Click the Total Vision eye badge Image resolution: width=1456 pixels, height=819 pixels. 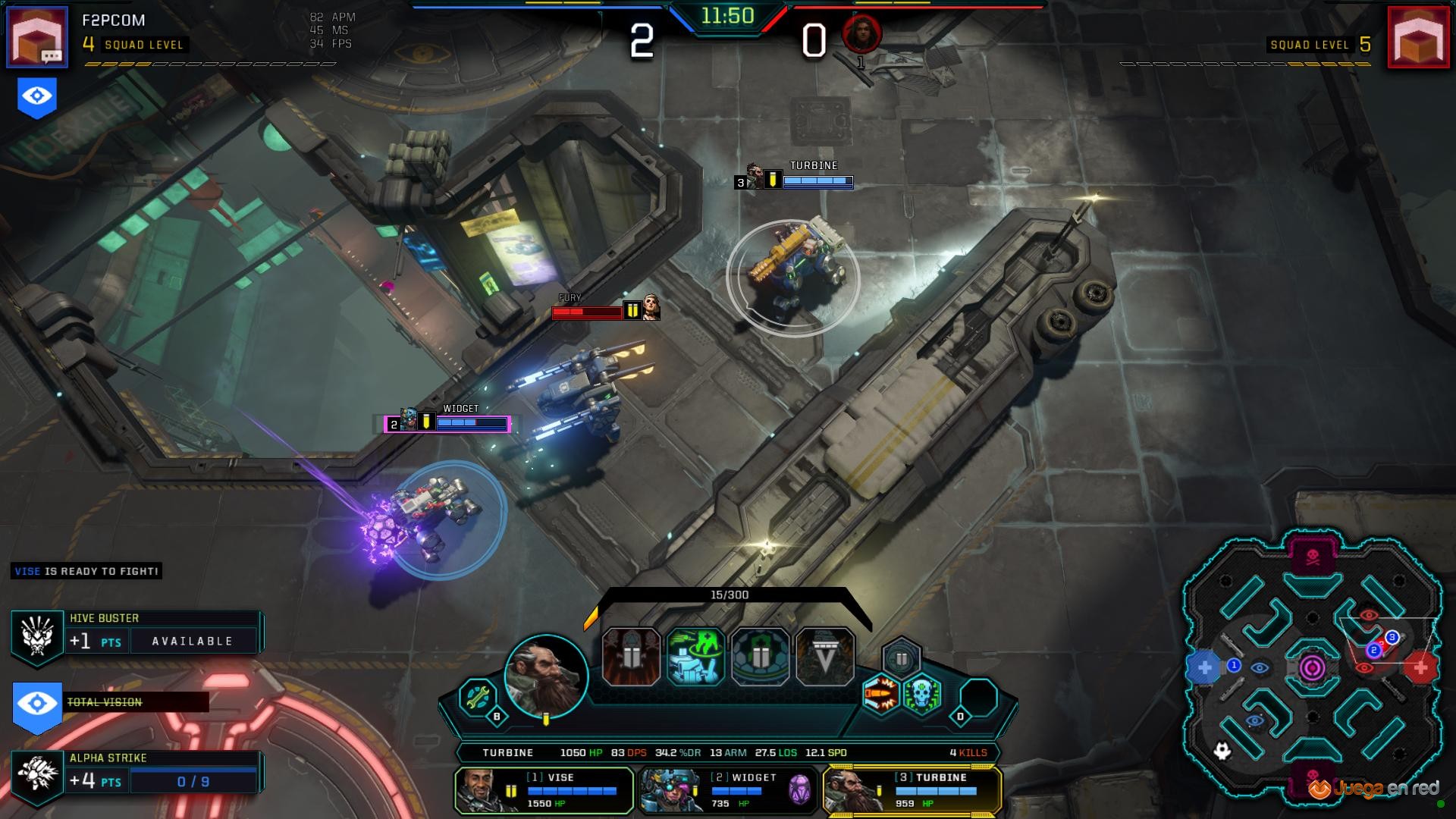pyautogui.click(x=37, y=705)
